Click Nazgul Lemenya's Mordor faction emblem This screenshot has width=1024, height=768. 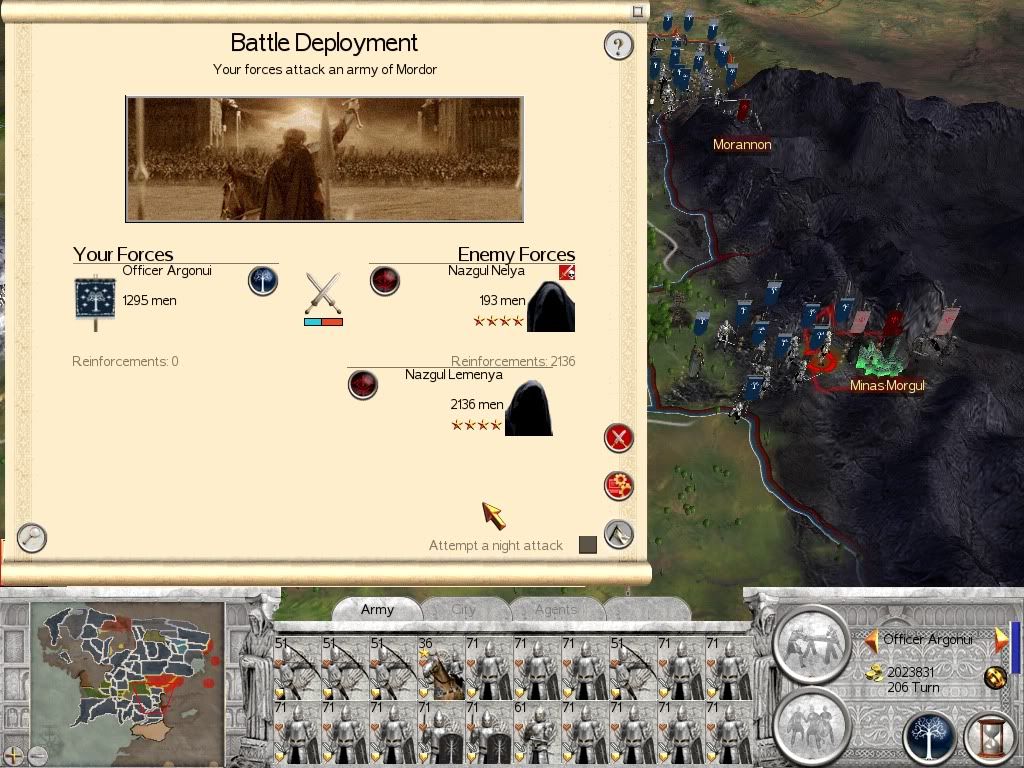click(362, 384)
